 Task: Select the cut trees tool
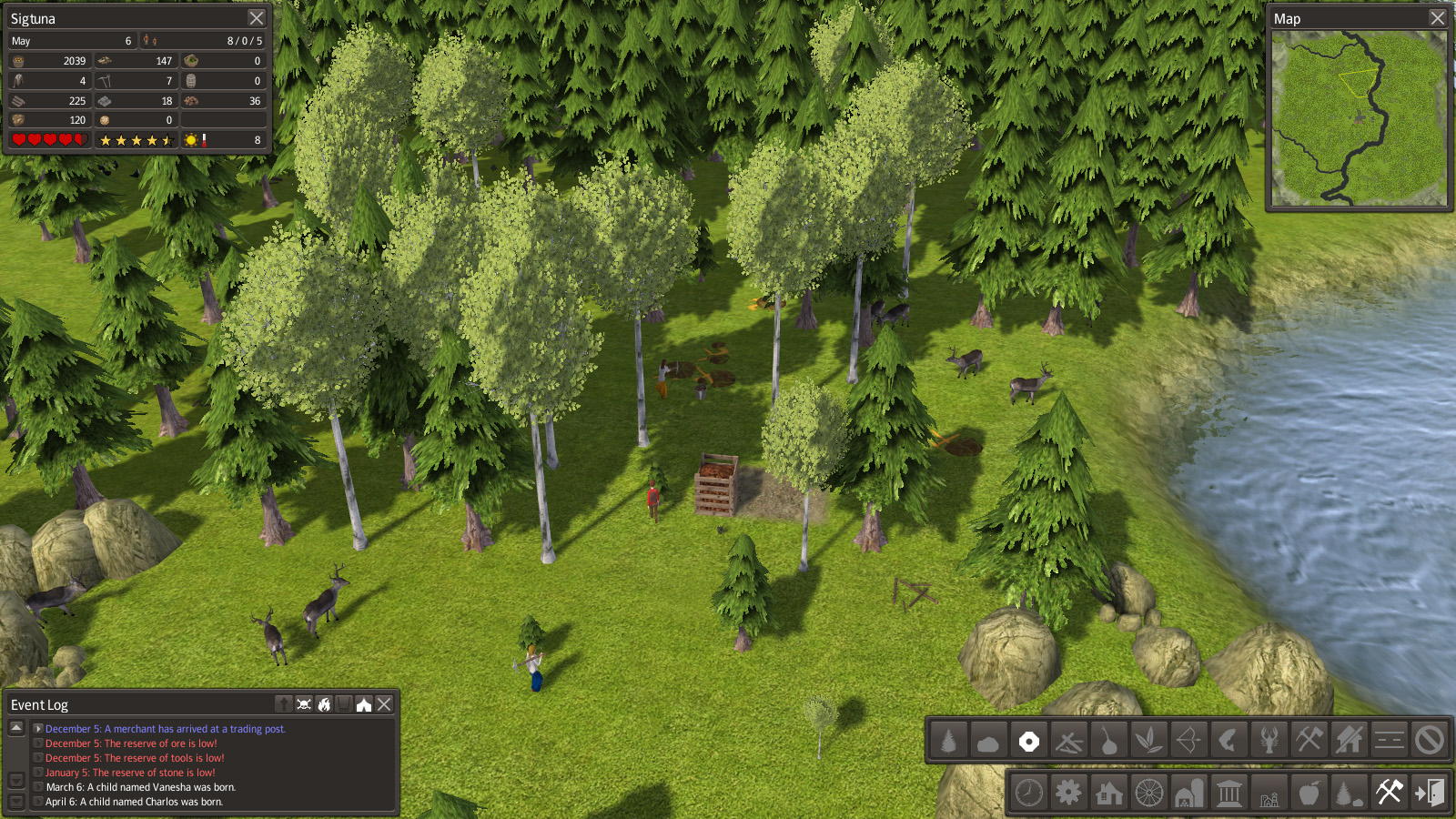948,741
